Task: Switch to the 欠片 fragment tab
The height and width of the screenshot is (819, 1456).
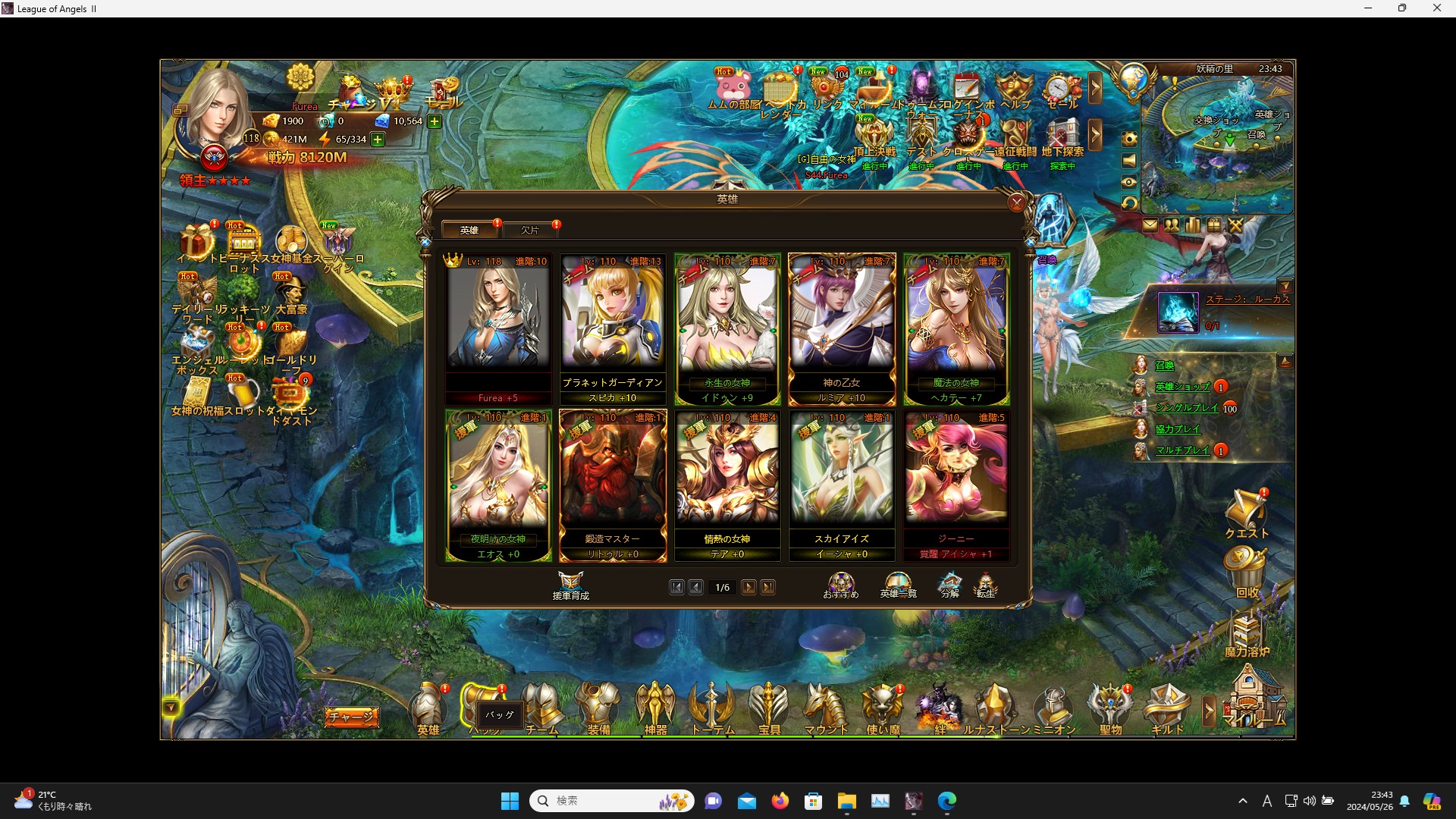Action: coord(531,230)
